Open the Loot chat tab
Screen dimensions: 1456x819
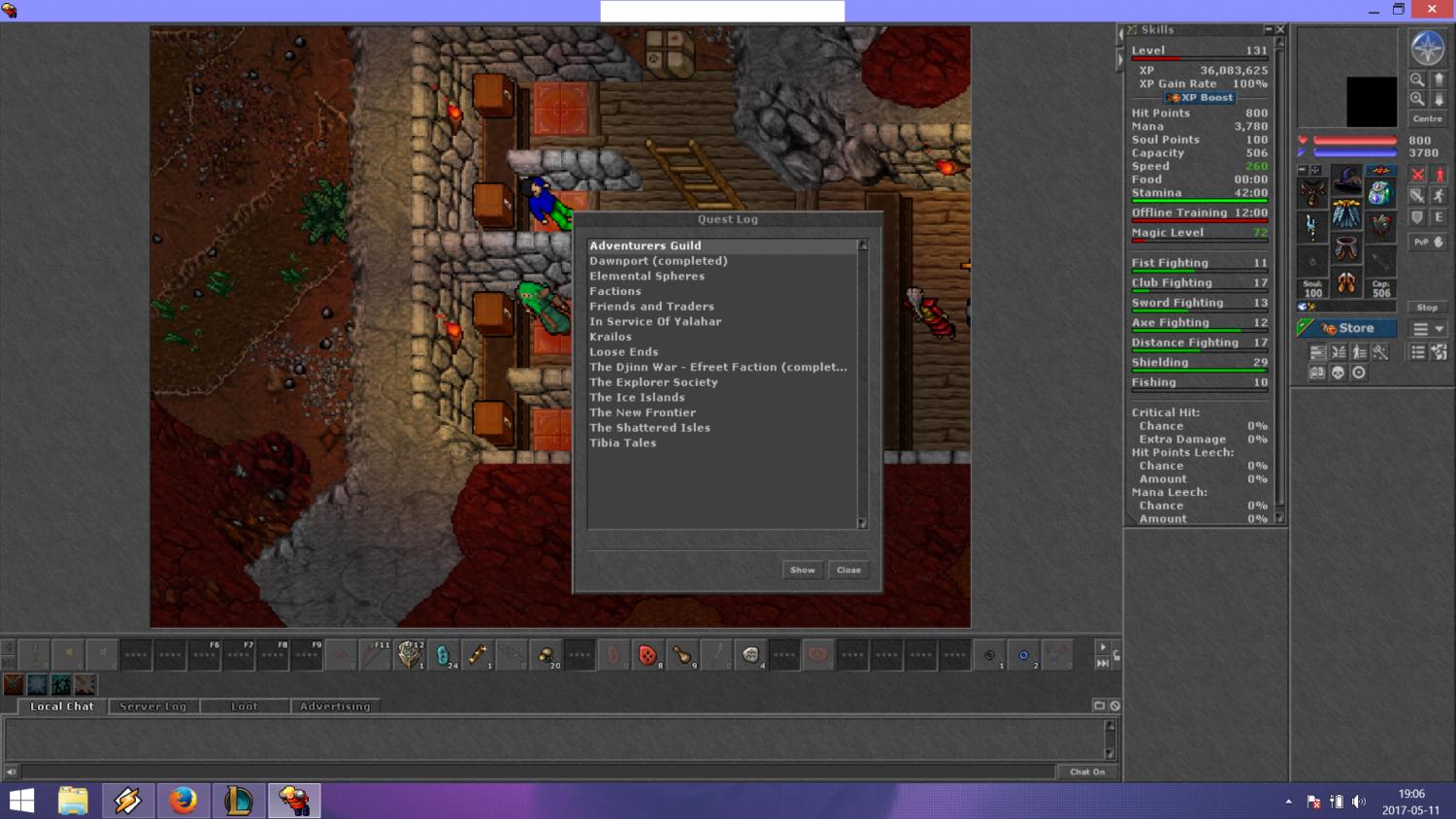point(245,706)
